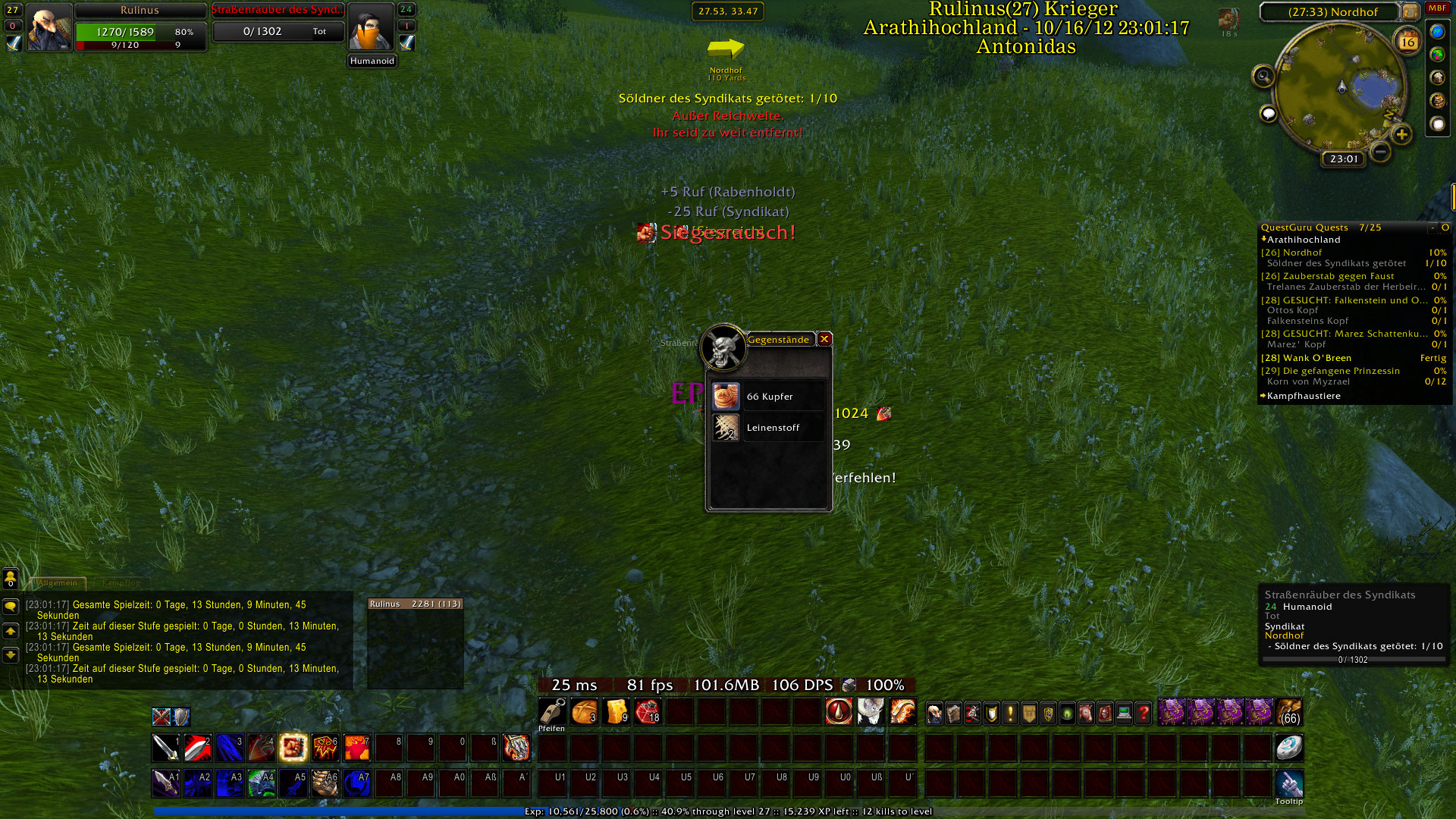1456x819 pixels.
Task: Close the Gegenstände loot window
Action: click(x=824, y=339)
